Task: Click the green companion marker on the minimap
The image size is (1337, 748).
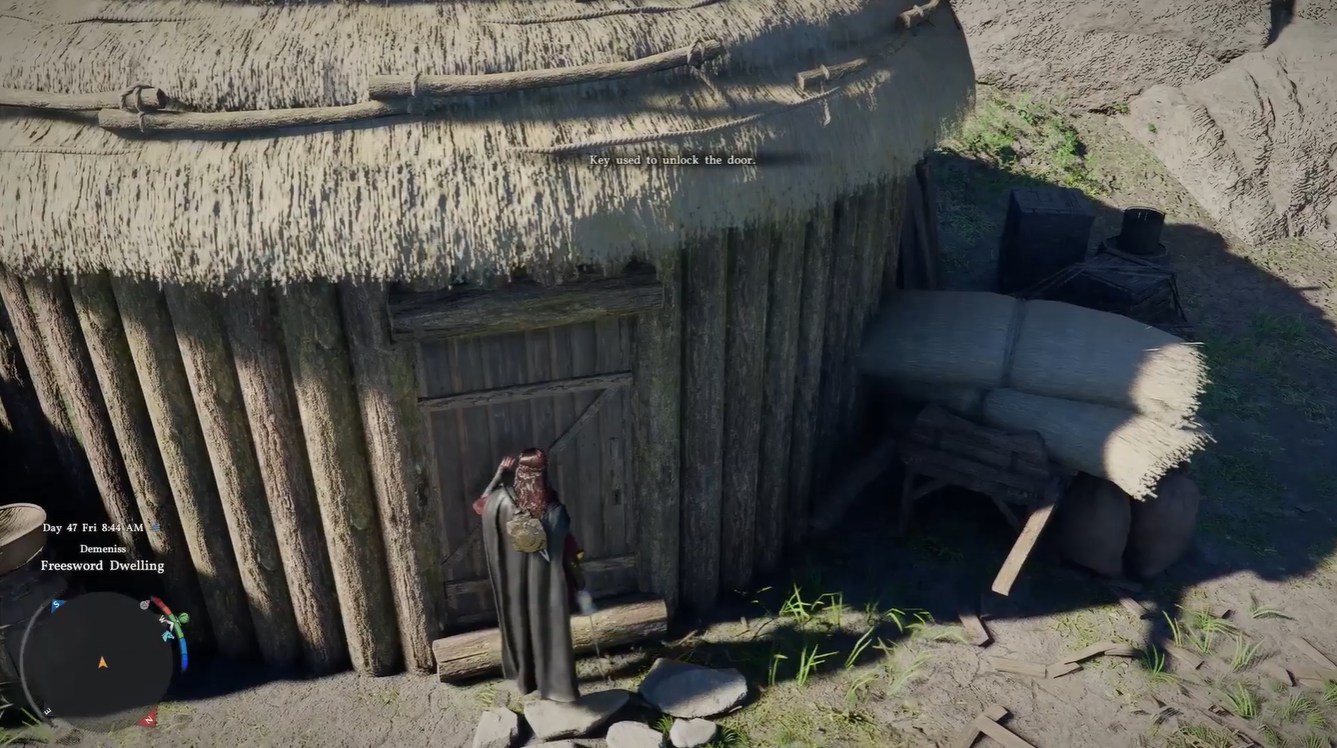Action: [183, 618]
